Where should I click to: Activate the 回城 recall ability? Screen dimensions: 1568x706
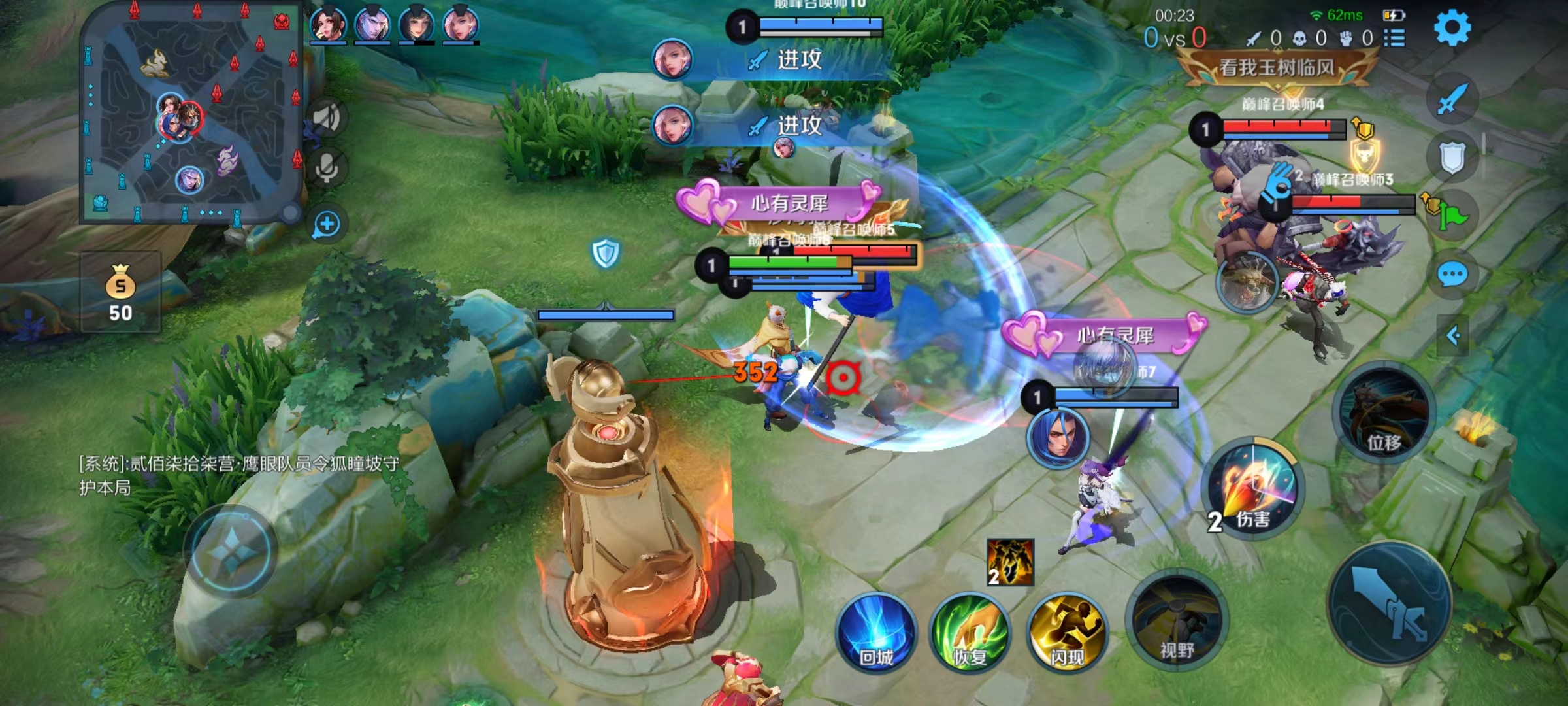(876, 633)
